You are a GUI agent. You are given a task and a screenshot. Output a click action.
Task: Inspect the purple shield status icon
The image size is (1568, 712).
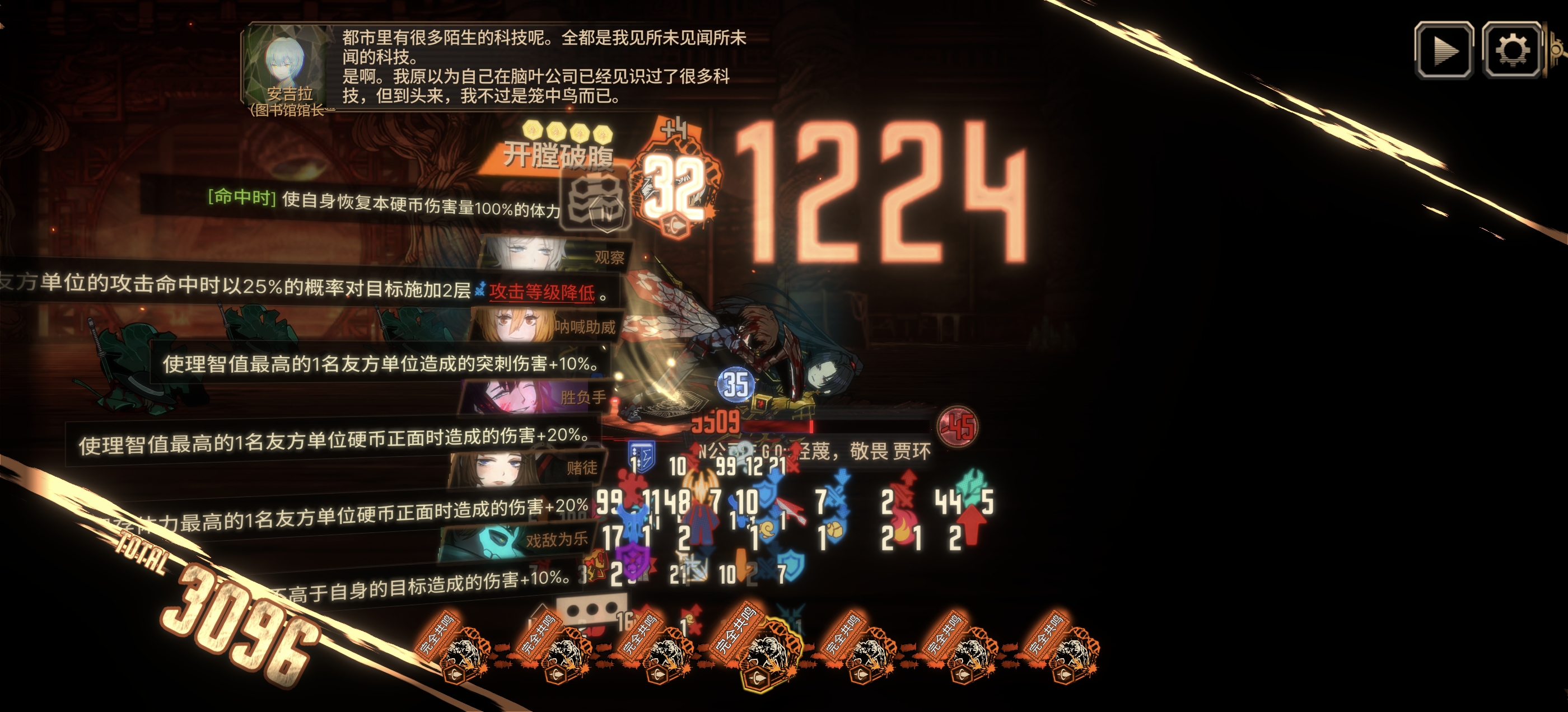click(x=632, y=563)
